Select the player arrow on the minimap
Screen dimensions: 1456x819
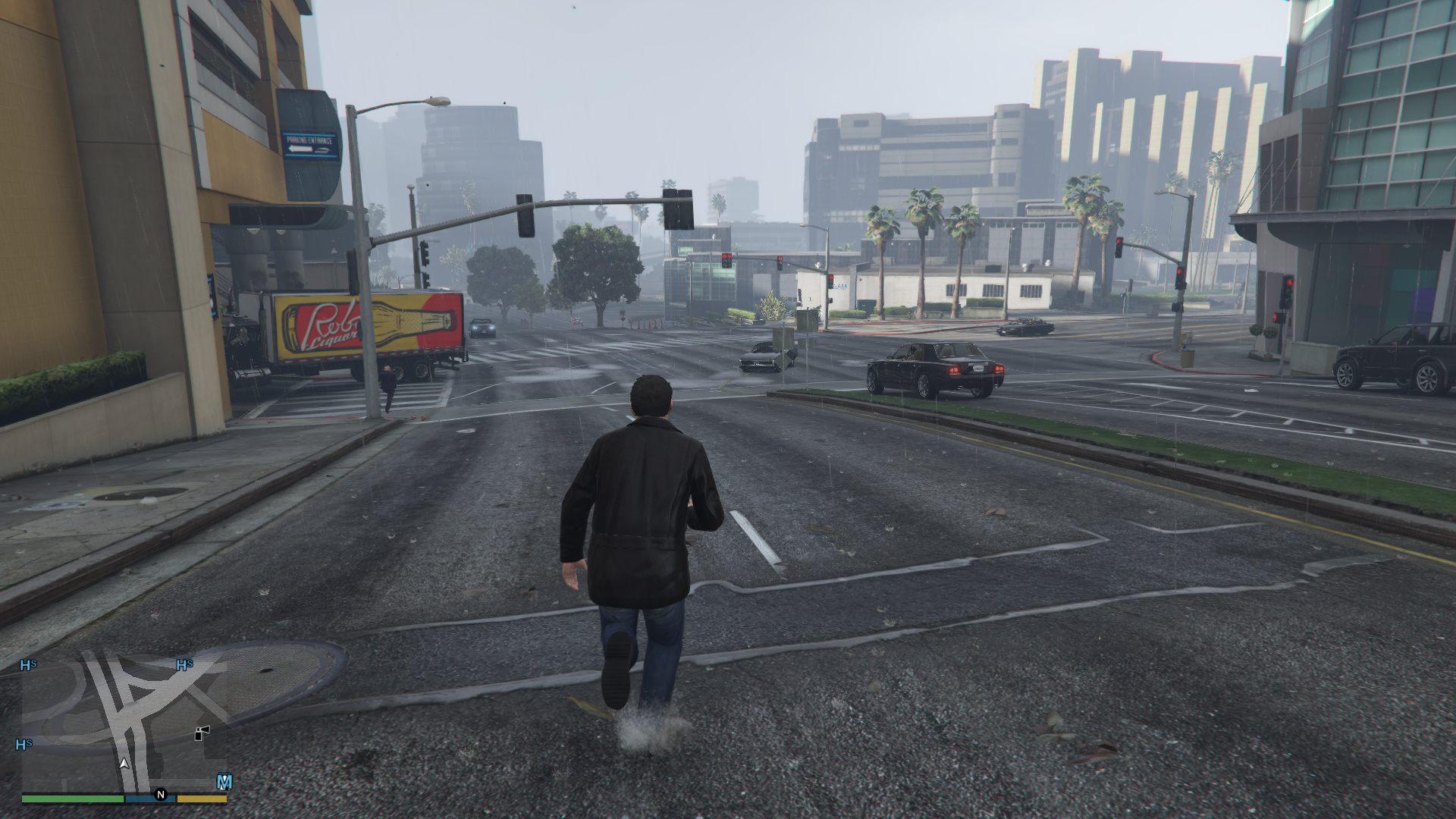click(x=124, y=764)
